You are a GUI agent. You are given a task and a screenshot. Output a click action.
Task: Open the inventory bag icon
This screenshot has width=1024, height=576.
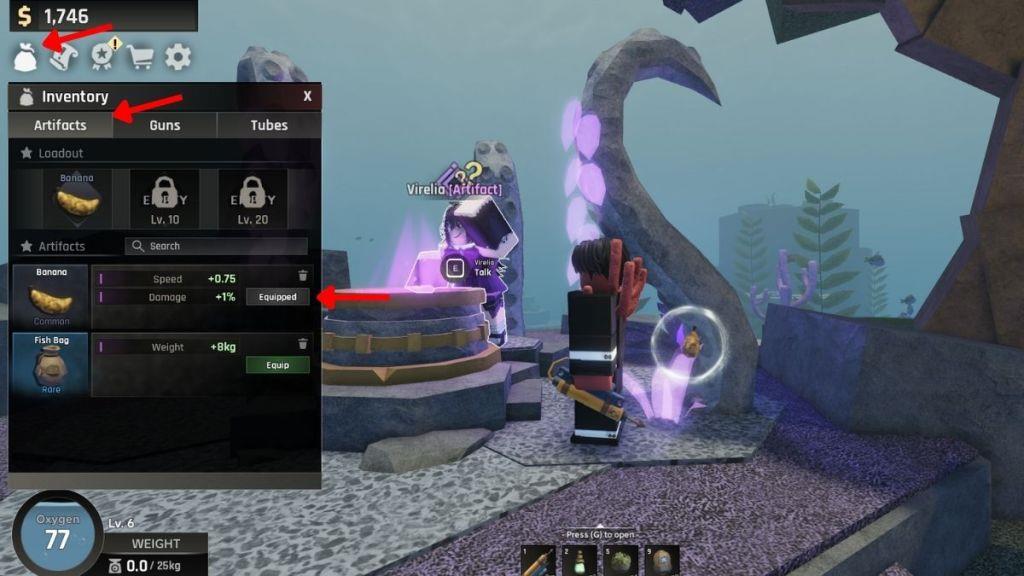point(25,57)
